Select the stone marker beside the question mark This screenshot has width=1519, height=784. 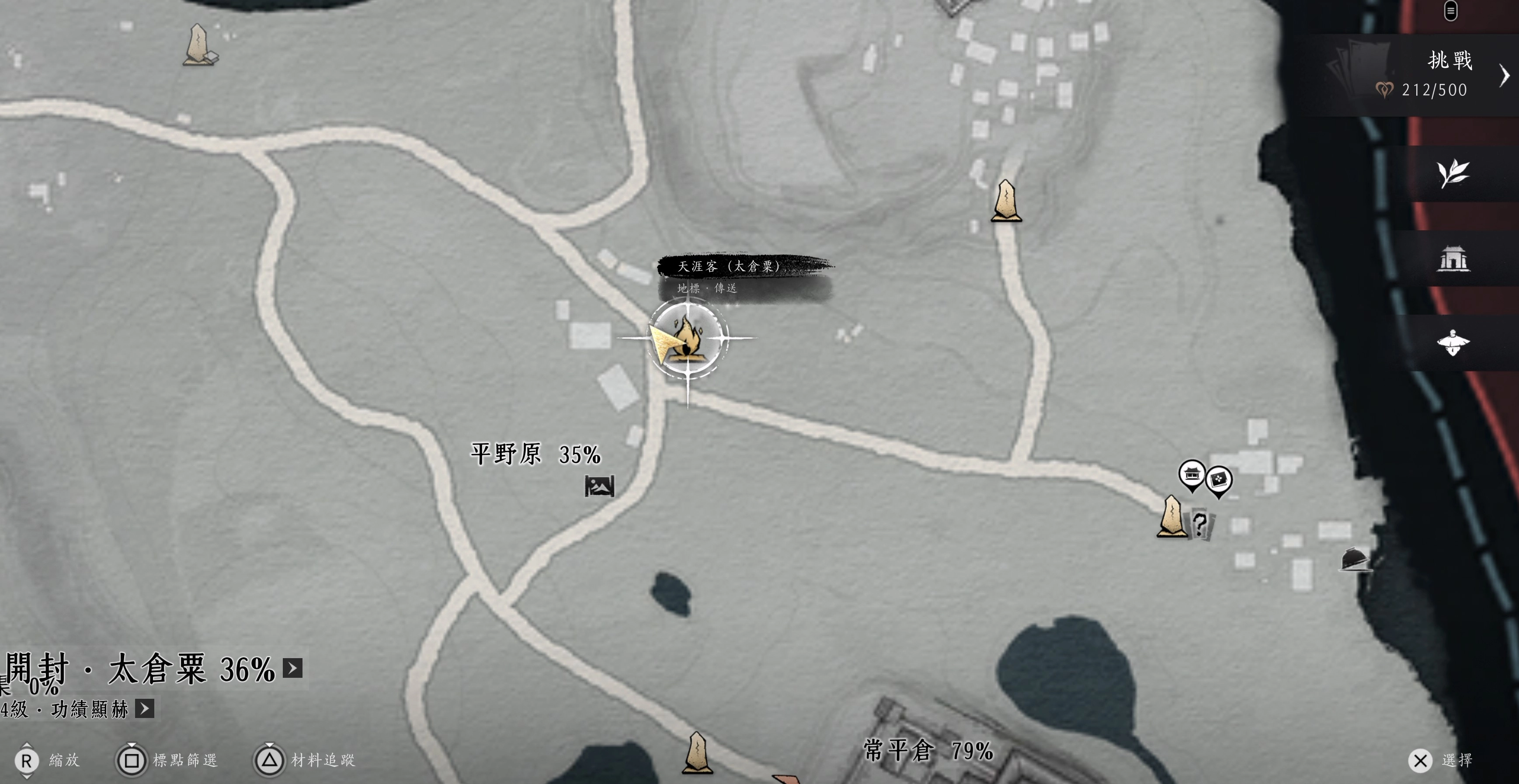1171,517
